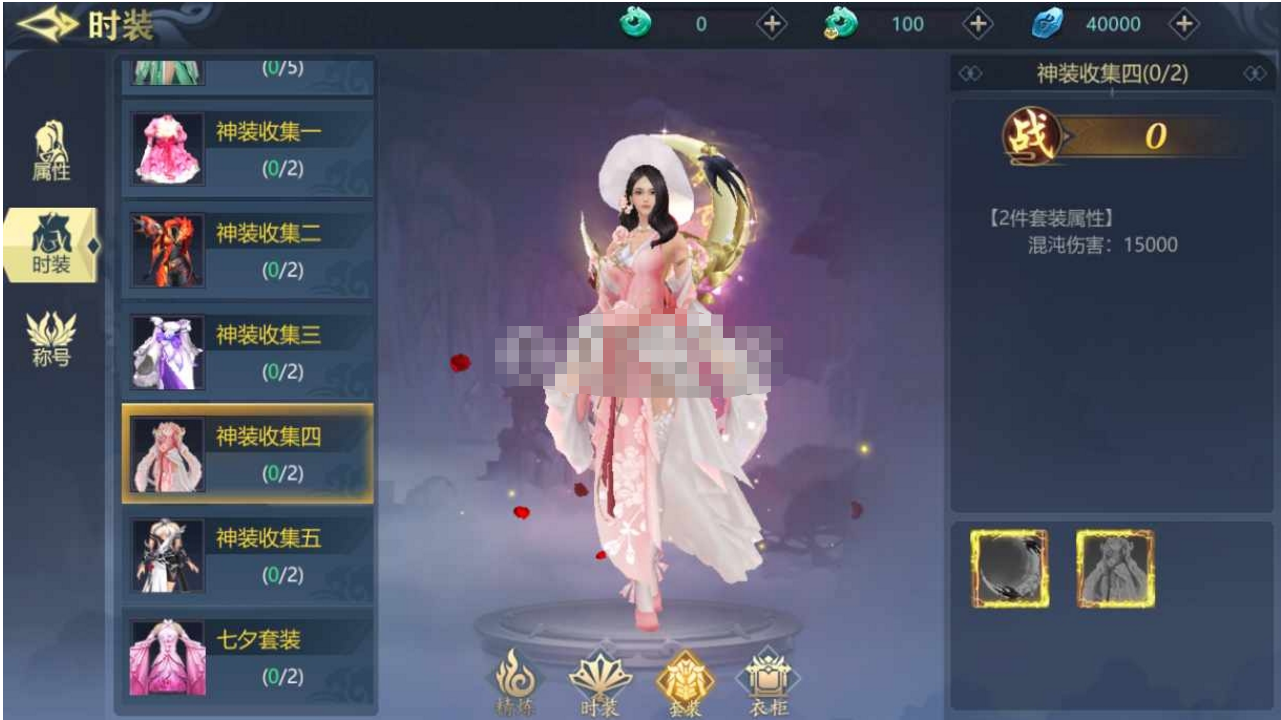Show the previous set with the left header arrow
This screenshot has height=720, width=1281.
[x=970, y=74]
